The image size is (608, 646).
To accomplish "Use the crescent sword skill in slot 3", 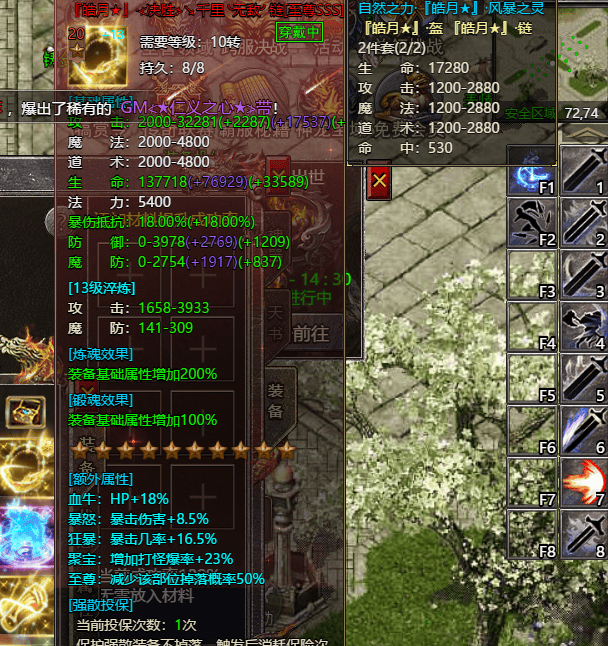I will coord(583,274).
